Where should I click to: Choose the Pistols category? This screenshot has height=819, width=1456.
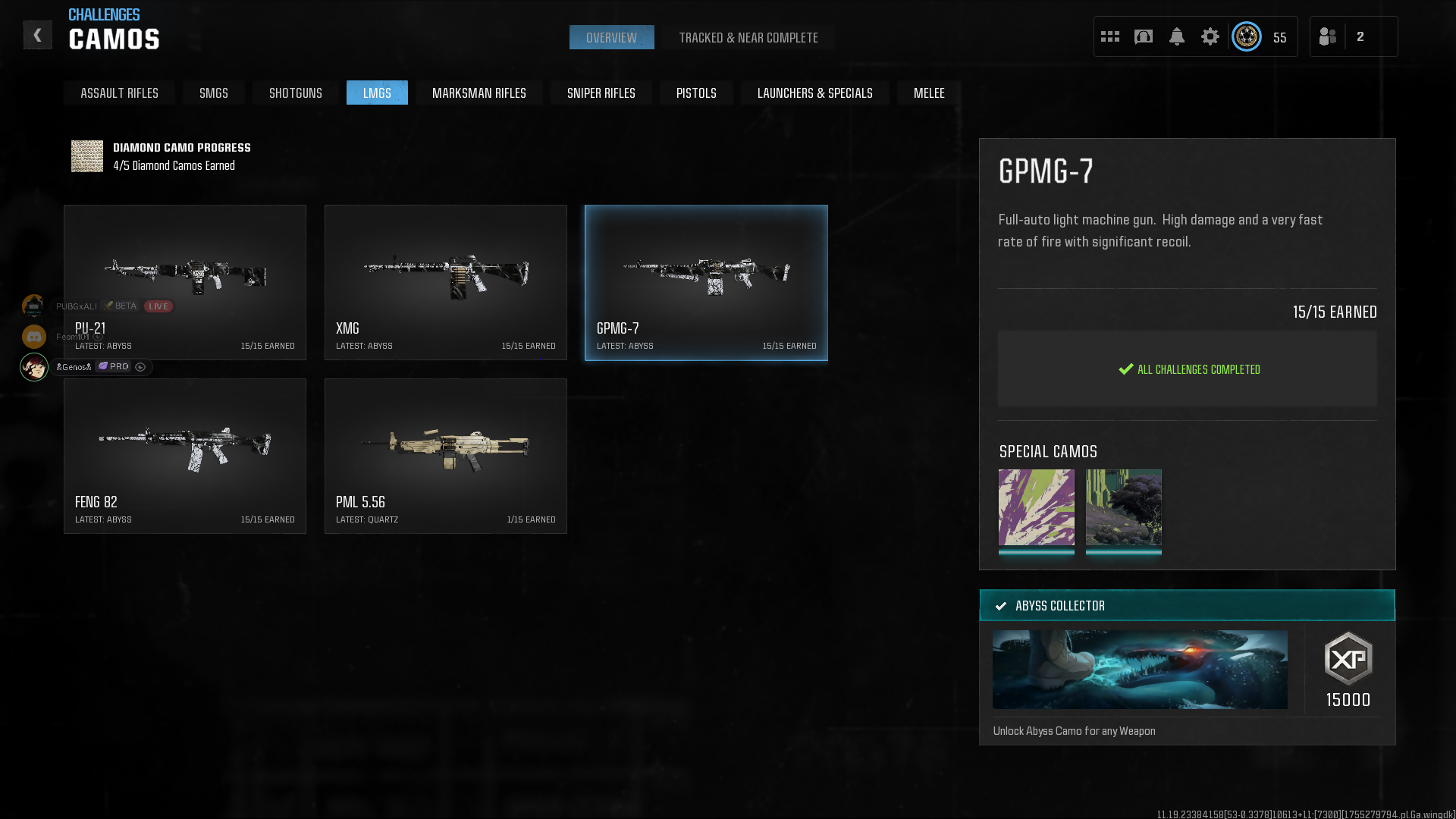[695, 93]
